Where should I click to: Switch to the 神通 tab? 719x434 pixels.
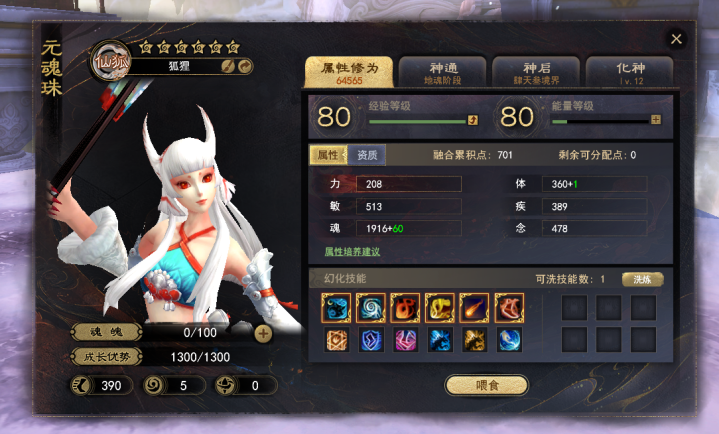[442, 70]
